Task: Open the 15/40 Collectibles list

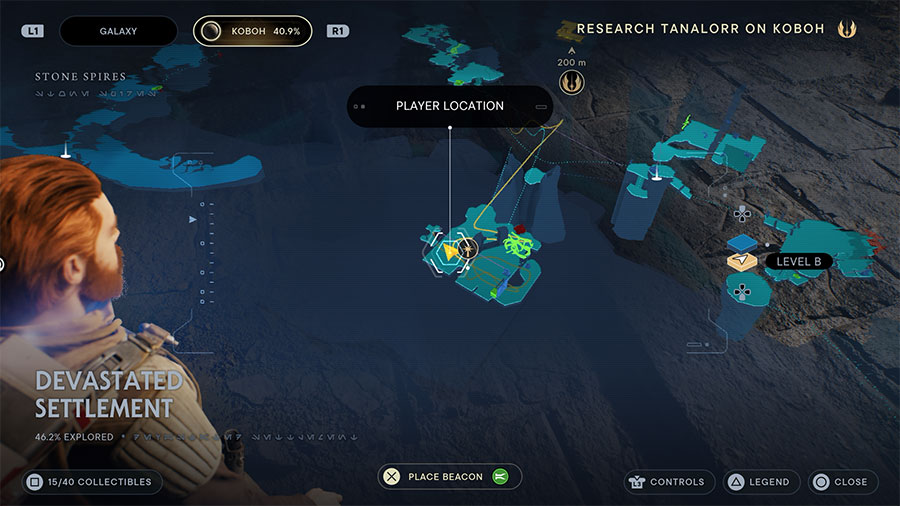Action: [92, 482]
